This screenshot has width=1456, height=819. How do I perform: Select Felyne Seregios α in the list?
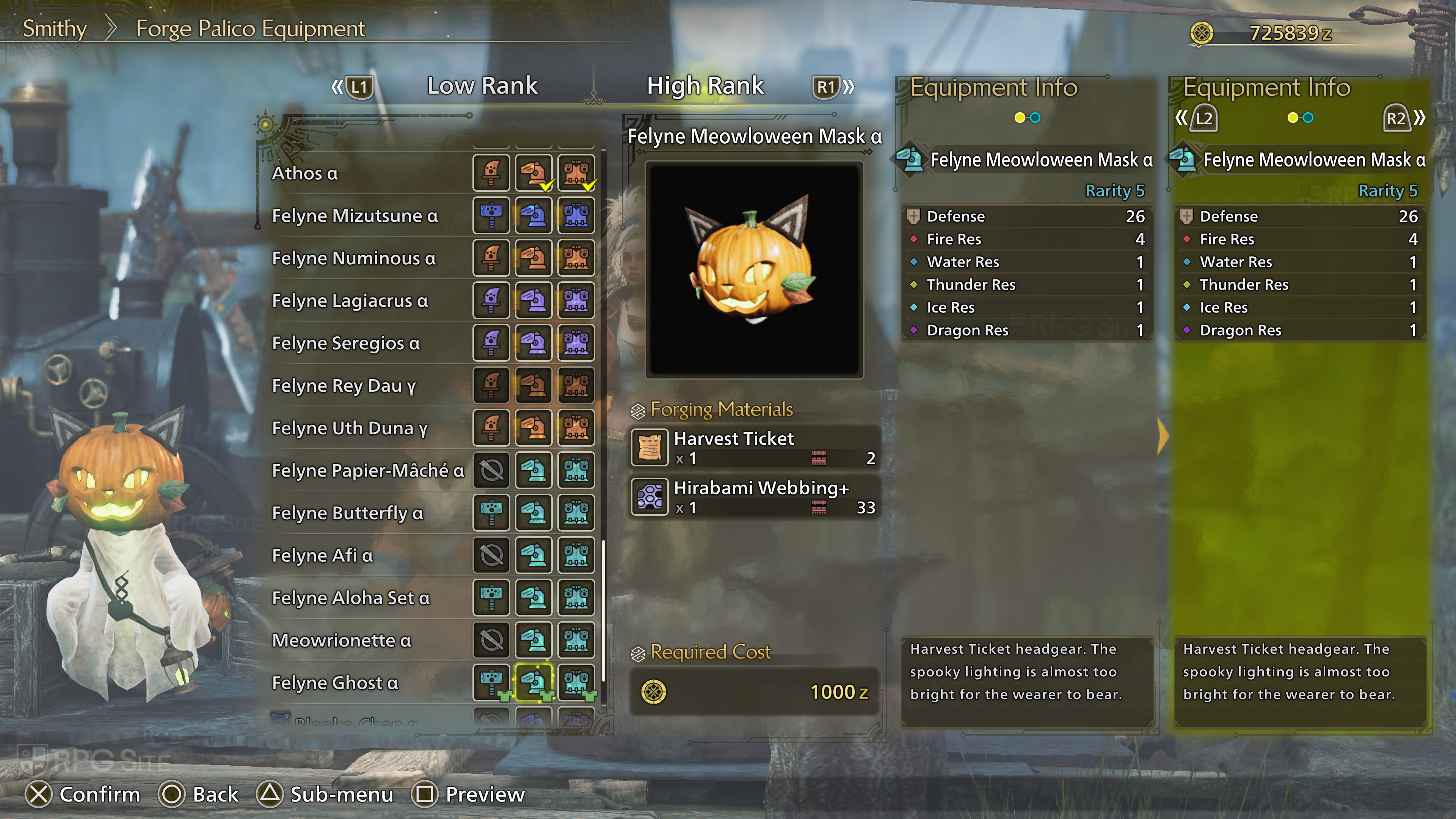tap(346, 343)
